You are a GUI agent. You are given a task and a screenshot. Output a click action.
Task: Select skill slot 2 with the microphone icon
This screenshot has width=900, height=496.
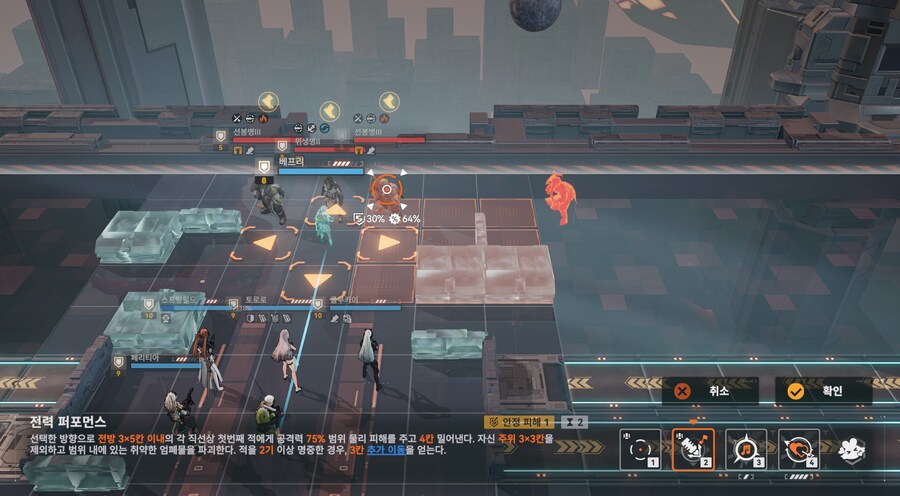tap(693, 450)
